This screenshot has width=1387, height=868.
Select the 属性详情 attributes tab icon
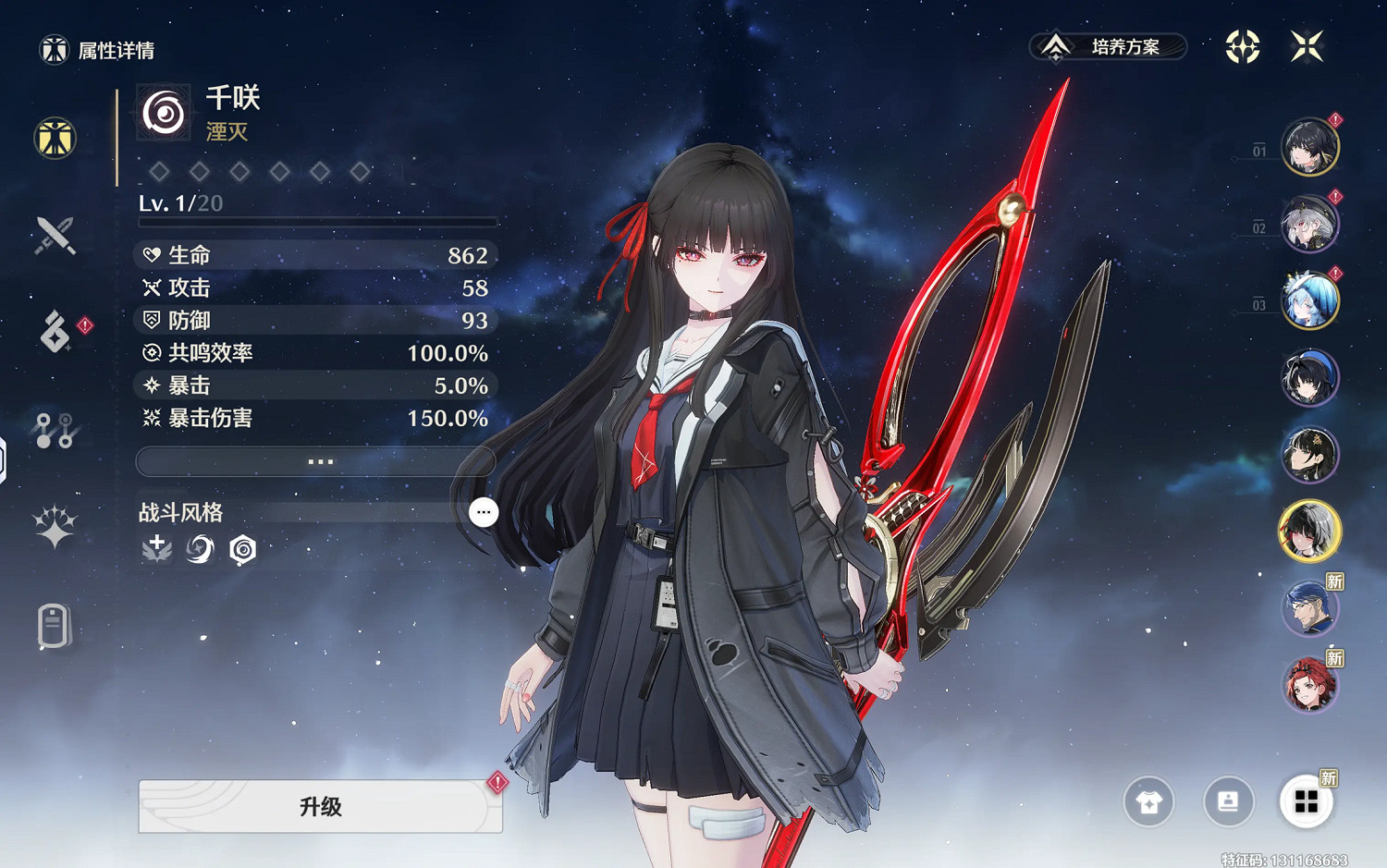(55, 139)
